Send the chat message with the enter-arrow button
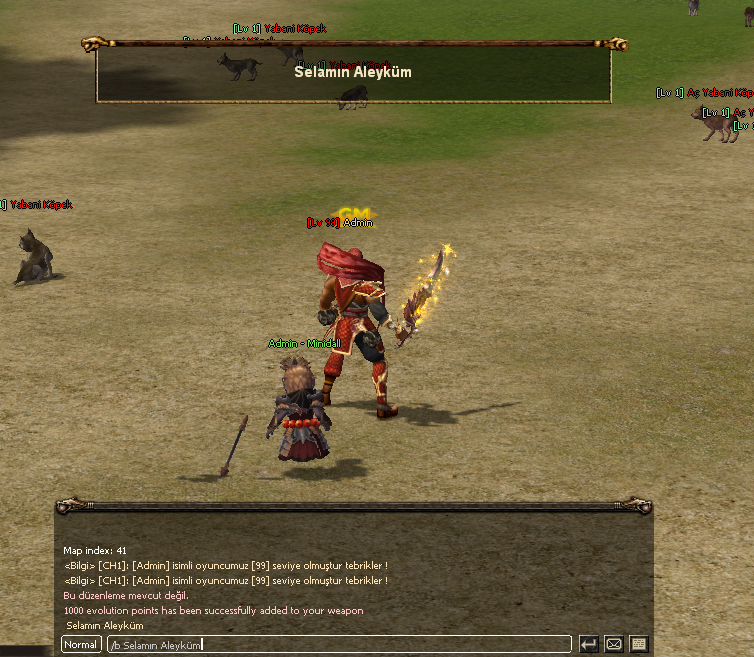754x657 pixels. pyautogui.click(x=589, y=645)
